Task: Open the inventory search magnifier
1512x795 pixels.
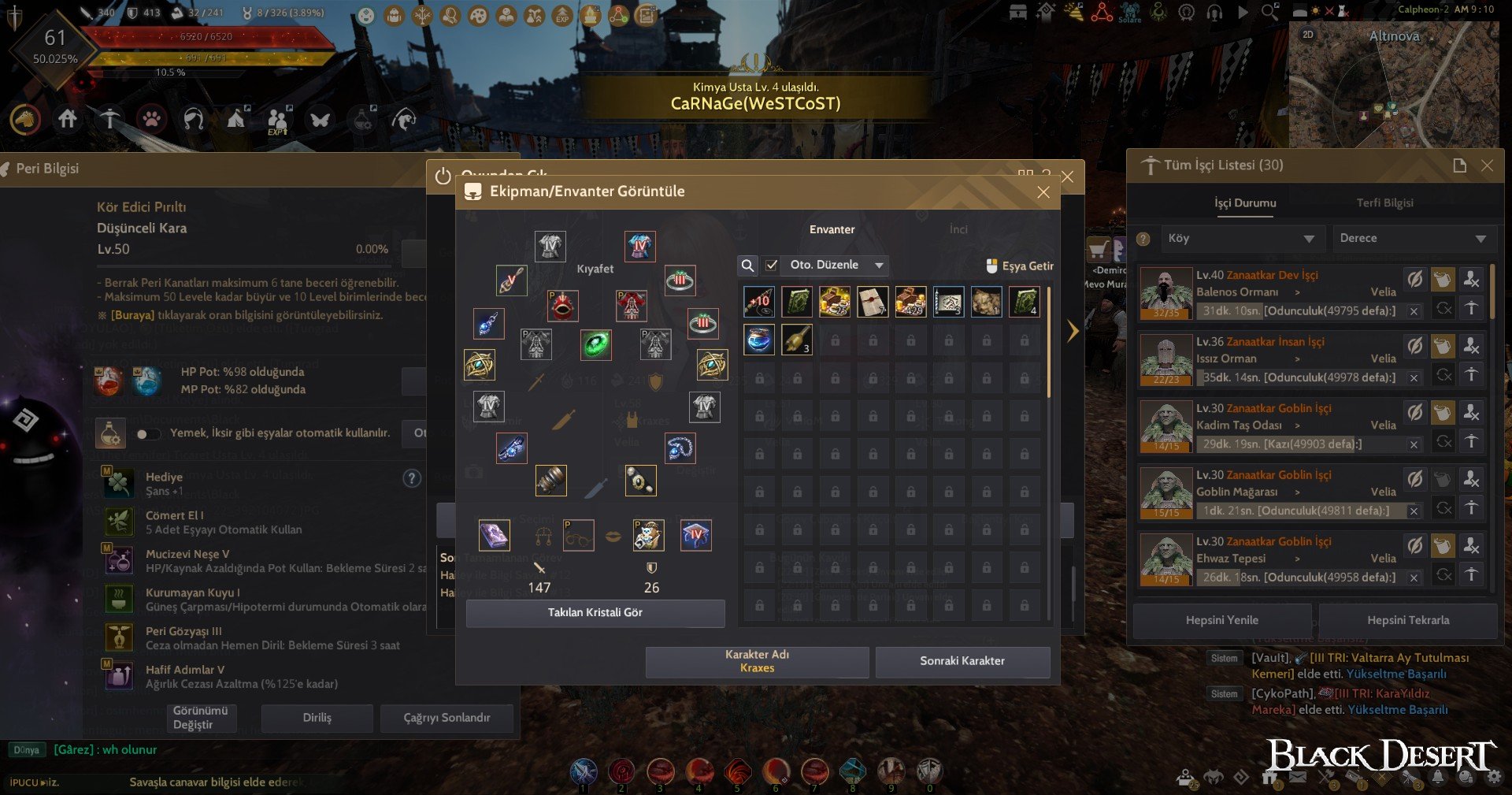Action: point(748,266)
